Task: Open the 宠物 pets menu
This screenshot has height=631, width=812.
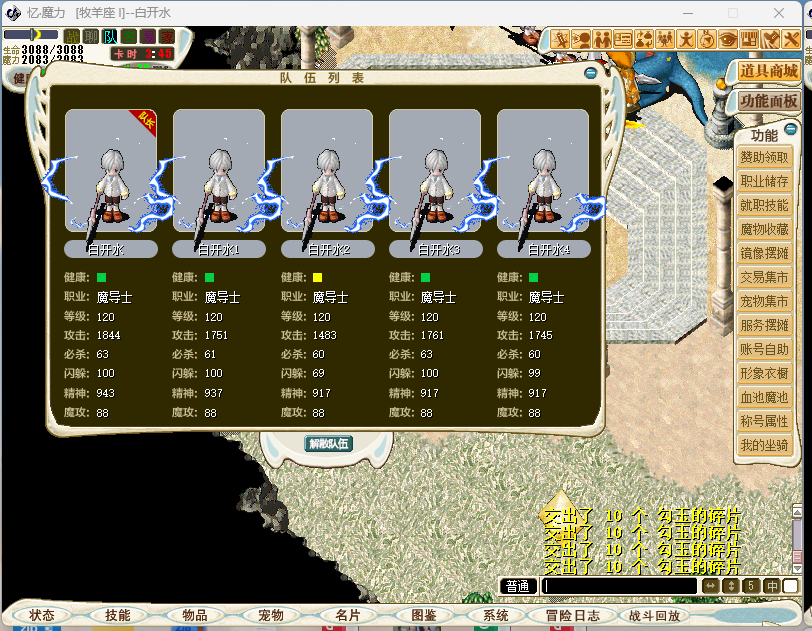Action: 271,615
